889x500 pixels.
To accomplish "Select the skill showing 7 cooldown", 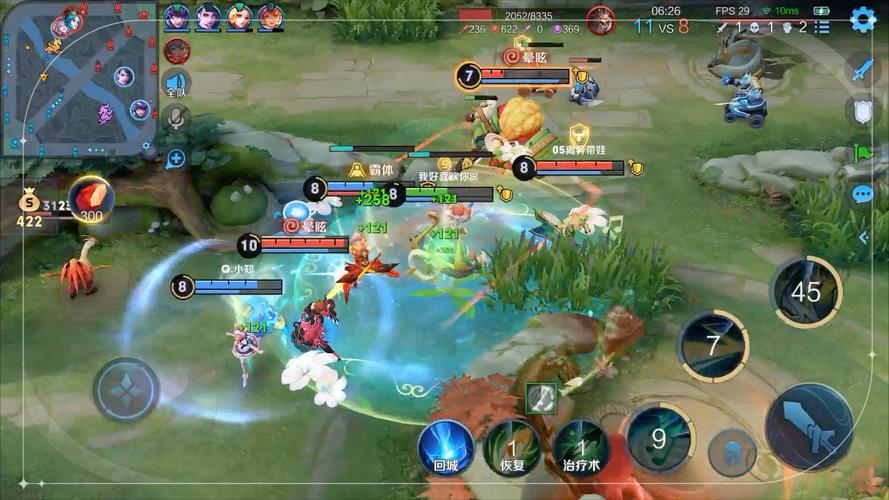I will pos(712,346).
